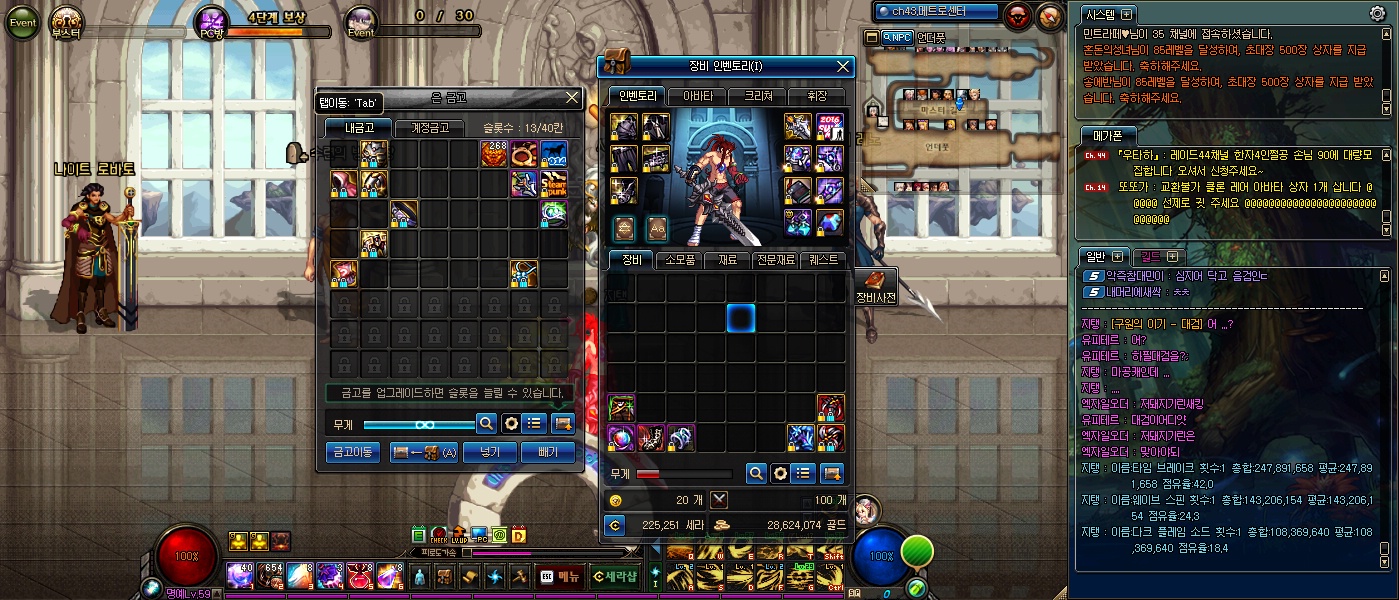Select the Steam Punk item in vault
The height and width of the screenshot is (600, 1399).
[554, 184]
